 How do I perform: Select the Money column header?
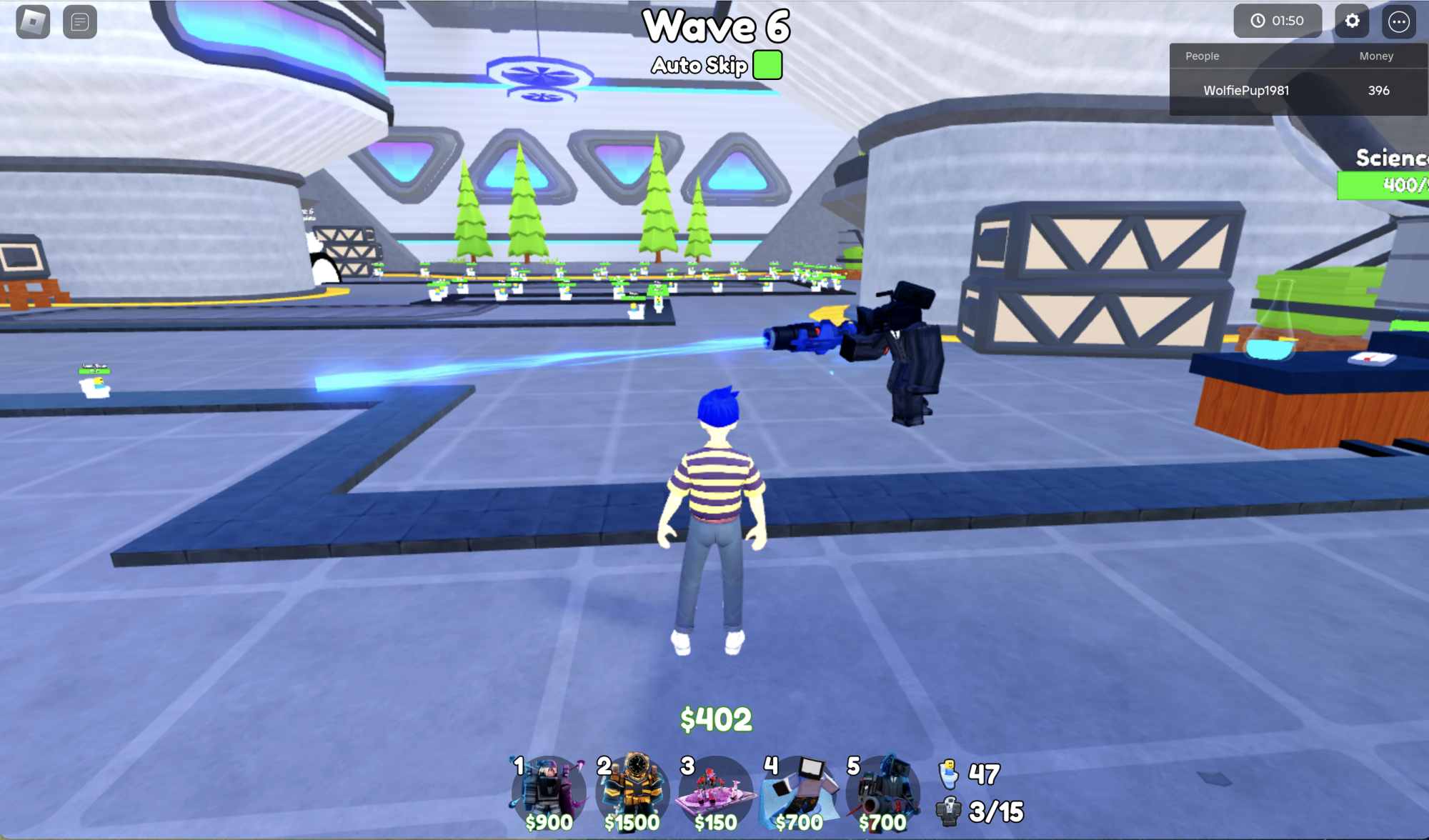[1375, 56]
